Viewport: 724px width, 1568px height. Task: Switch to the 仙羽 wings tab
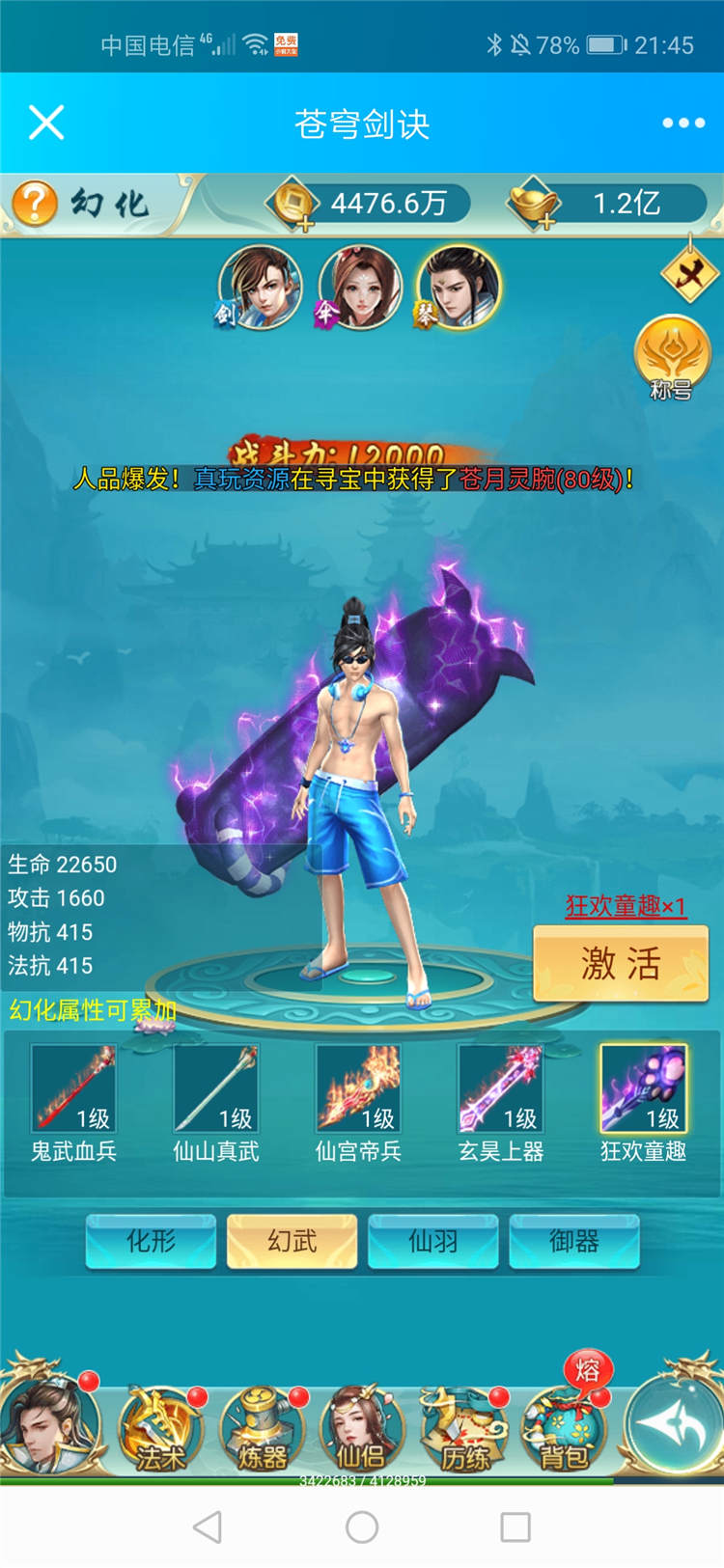point(433,1241)
